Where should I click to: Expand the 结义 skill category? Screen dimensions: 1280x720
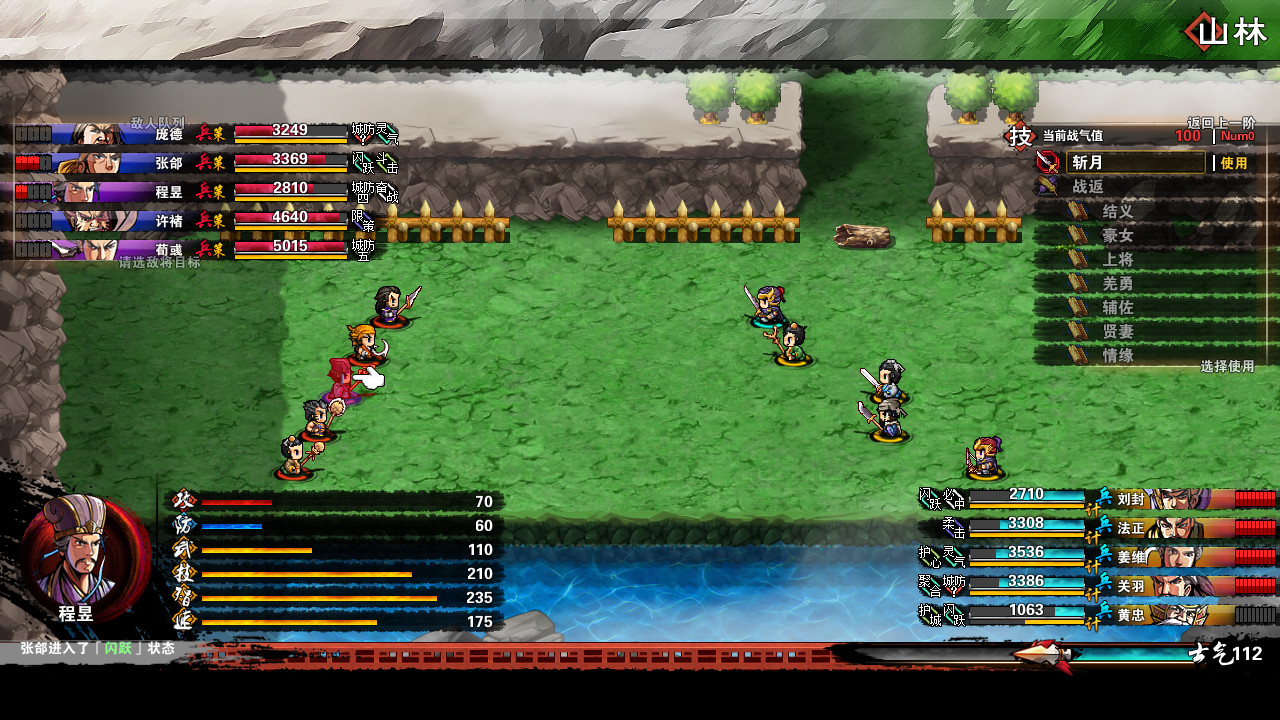1117,212
